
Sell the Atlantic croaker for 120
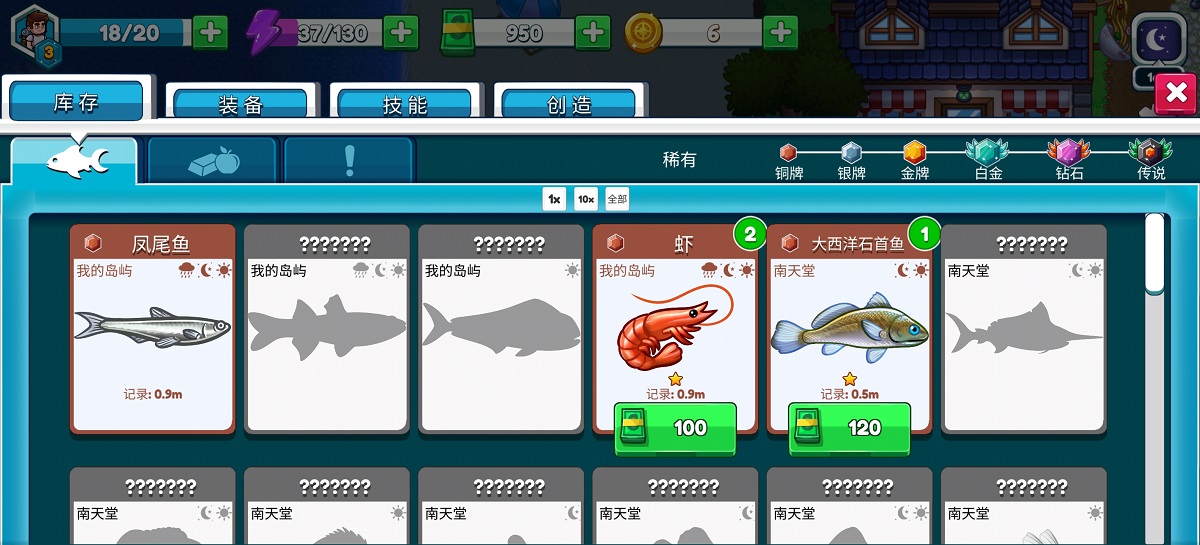(x=849, y=428)
